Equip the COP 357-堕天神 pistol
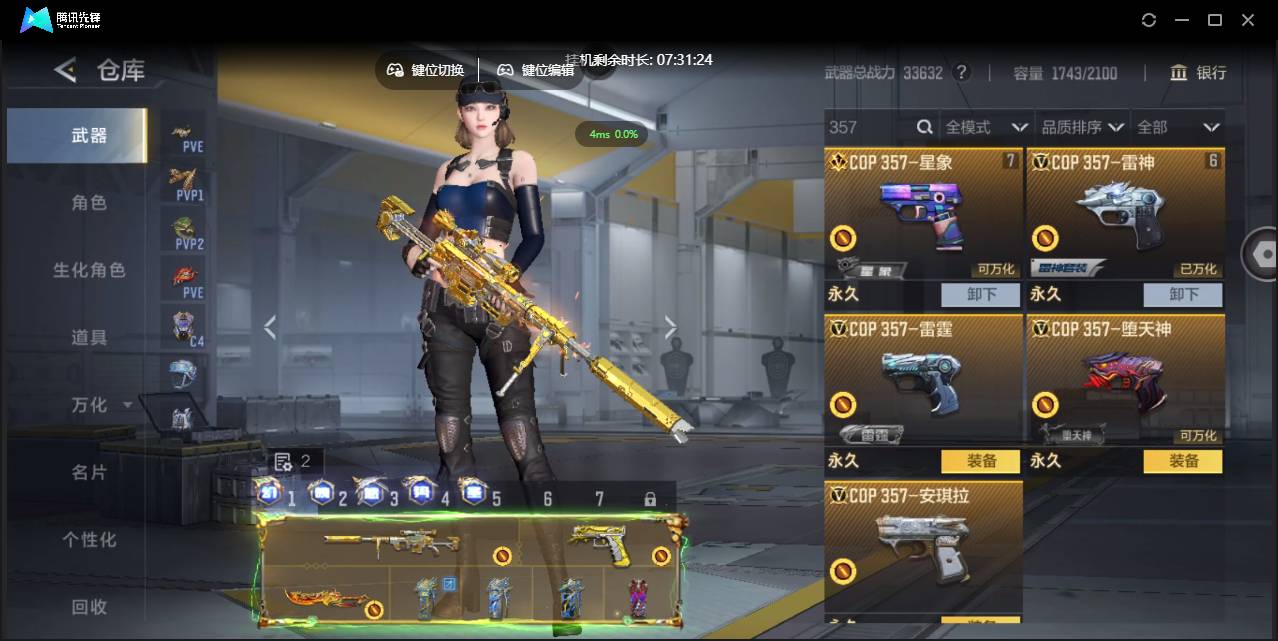This screenshot has width=1278, height=641. [x=1183, y=461]
